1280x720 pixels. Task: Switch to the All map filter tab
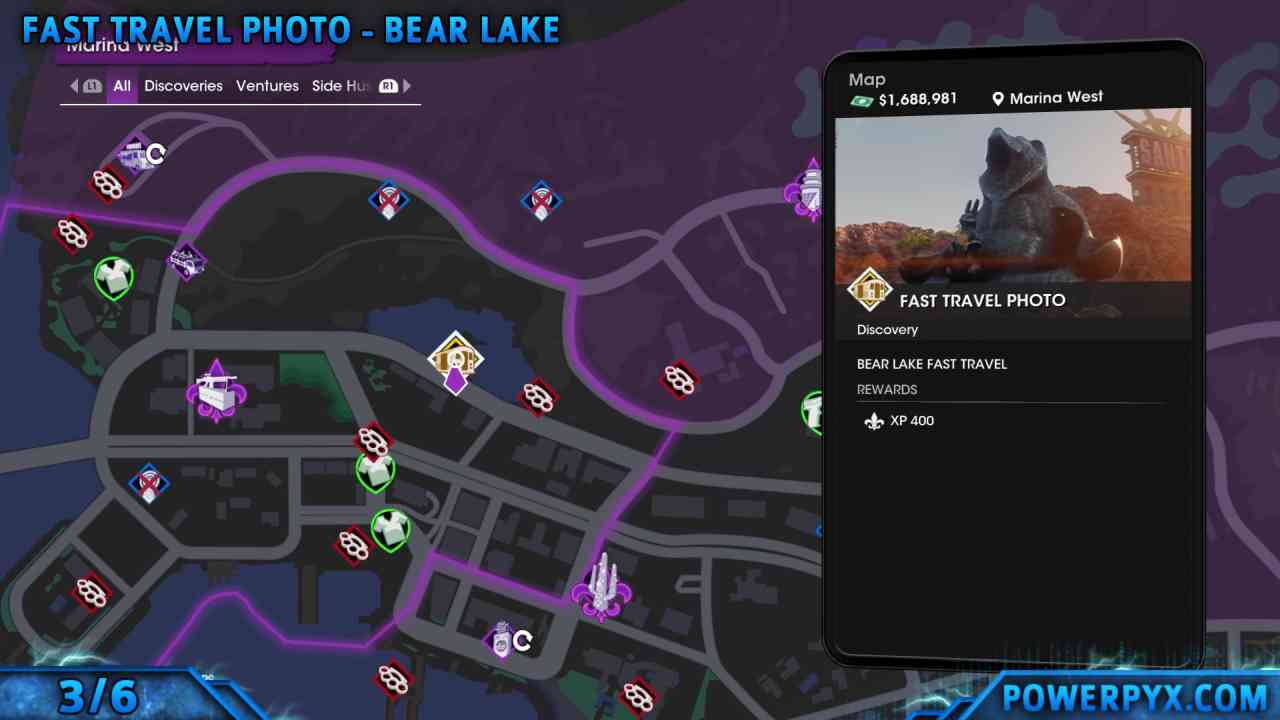122,86
